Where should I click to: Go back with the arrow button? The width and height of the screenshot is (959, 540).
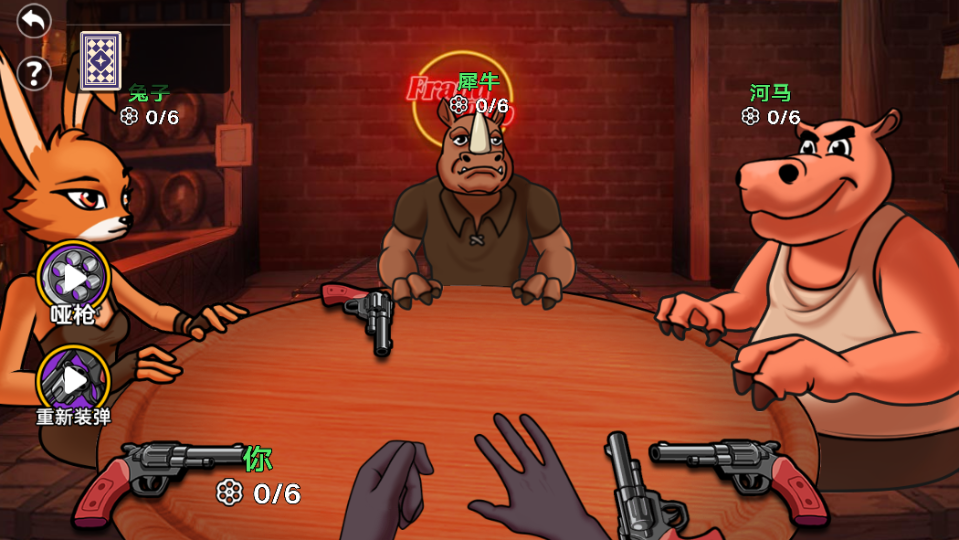click(x=34, y=20)
